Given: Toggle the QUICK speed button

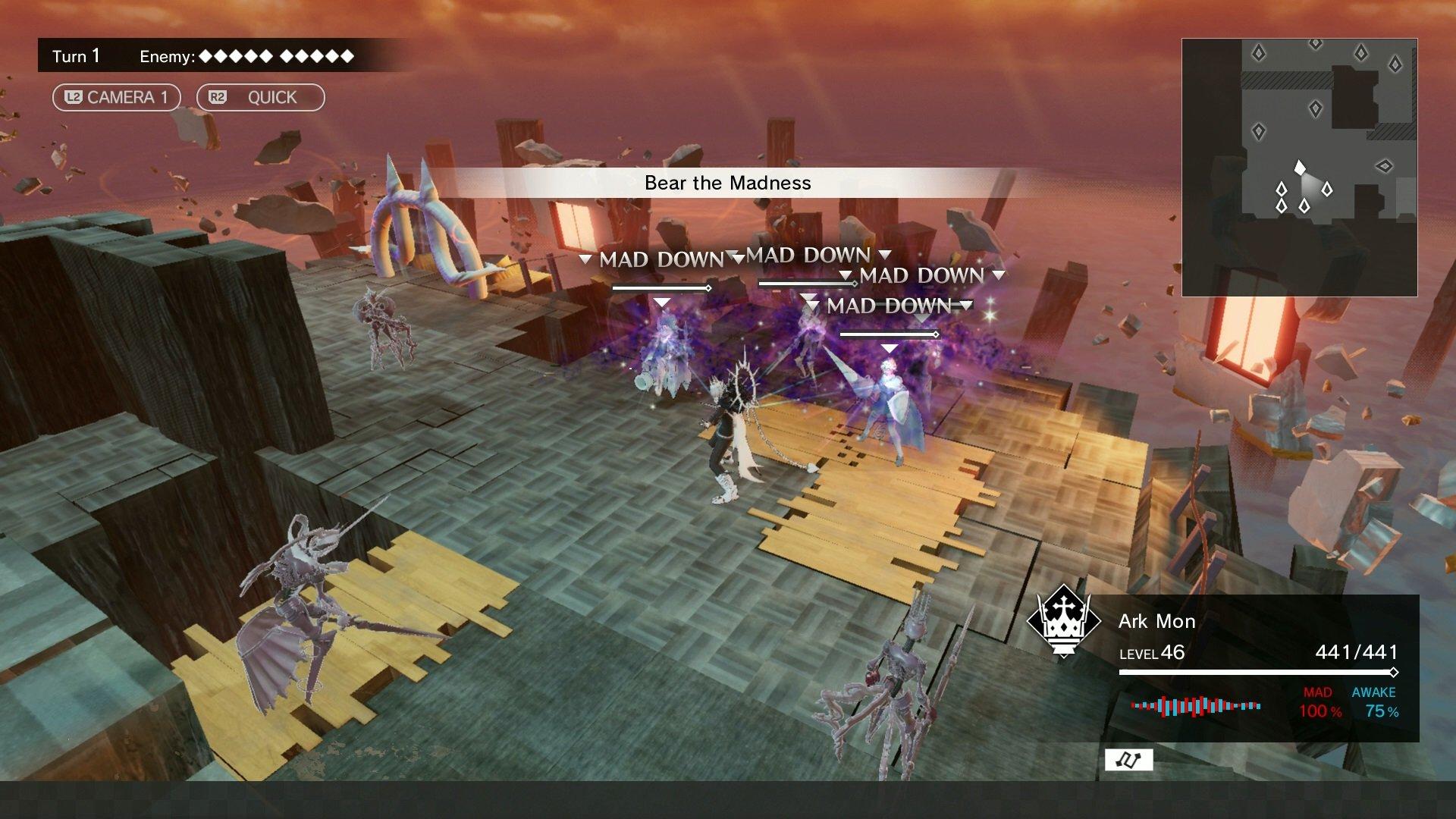Looking at the screenshot, I should tap(260, 97).
